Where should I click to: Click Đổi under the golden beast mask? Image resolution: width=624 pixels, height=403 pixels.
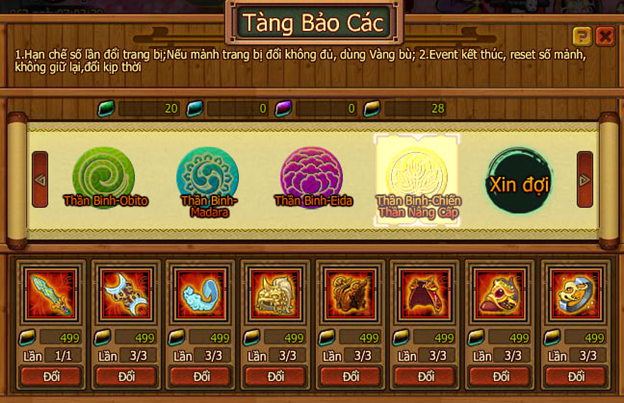coord(276,377)
